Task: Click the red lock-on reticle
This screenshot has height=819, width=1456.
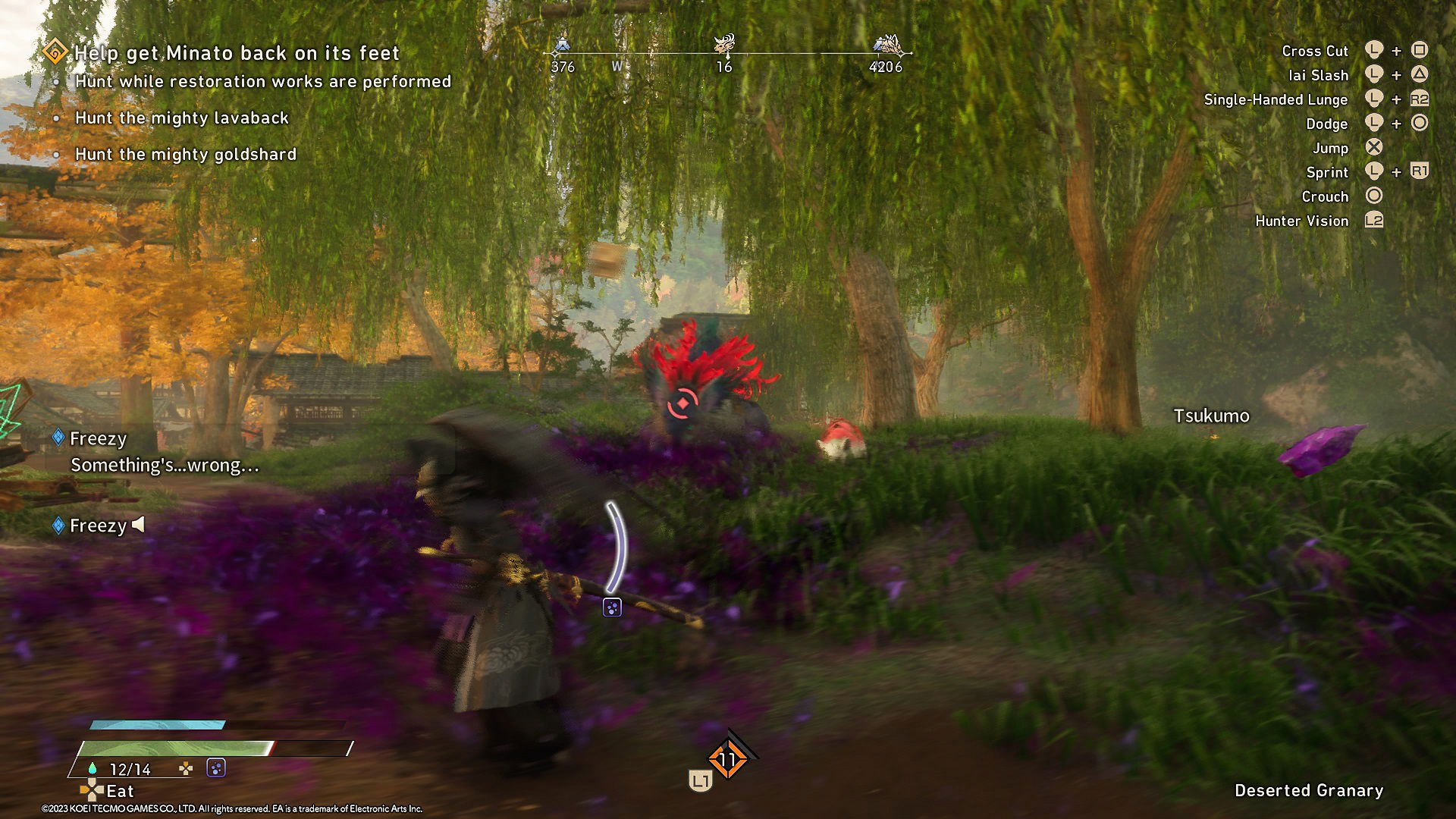Action: pyautogui.click(x=682, y=404)
